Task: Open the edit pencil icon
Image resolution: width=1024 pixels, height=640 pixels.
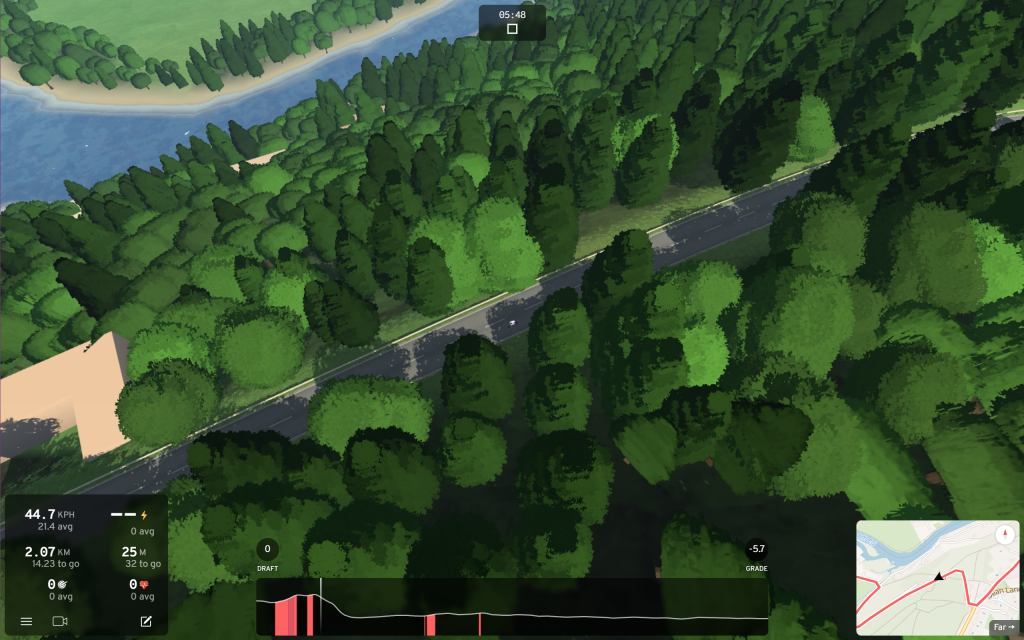Action: tap(146, 622)
